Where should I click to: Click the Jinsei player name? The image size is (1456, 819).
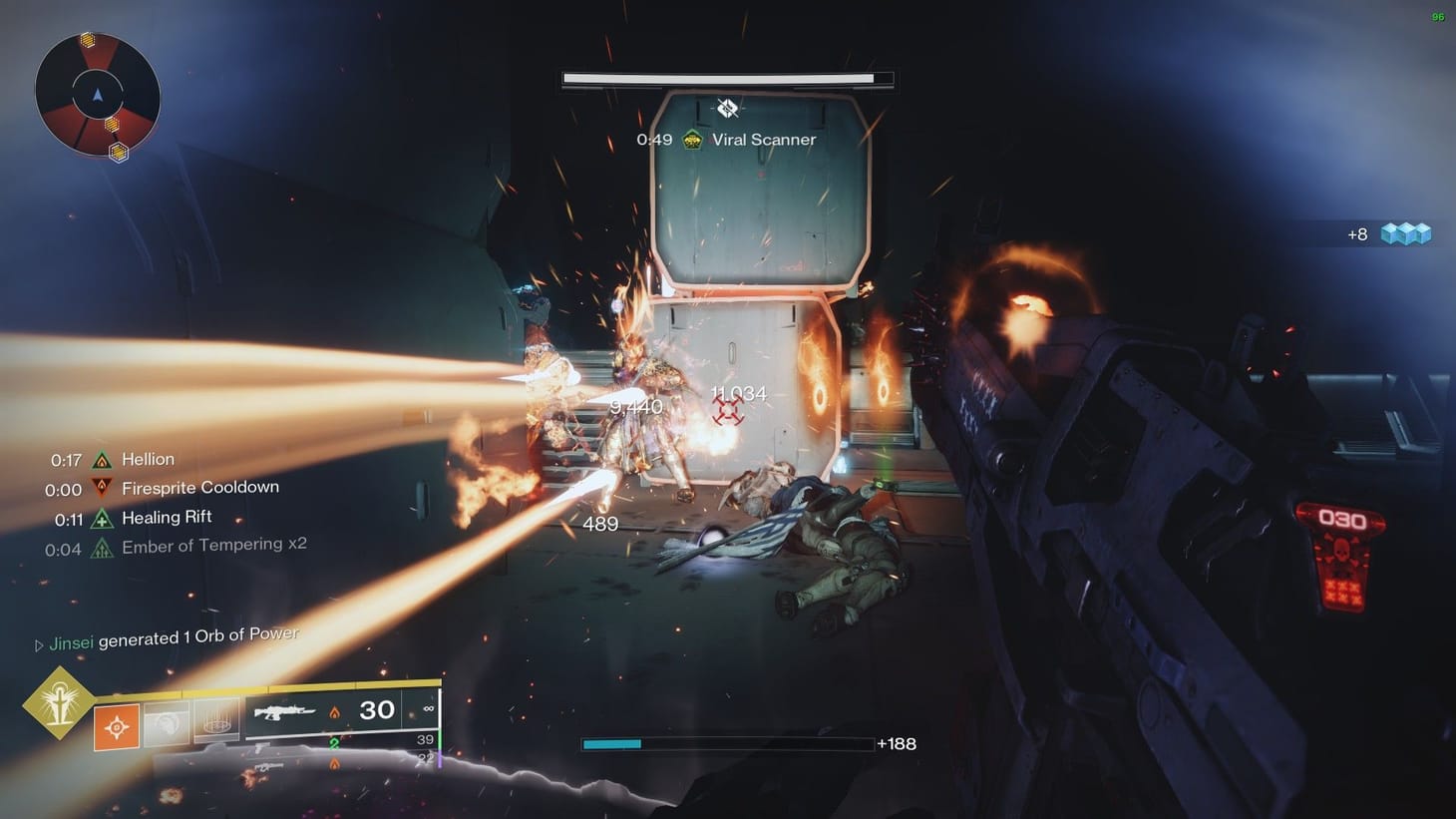(71, 642)
